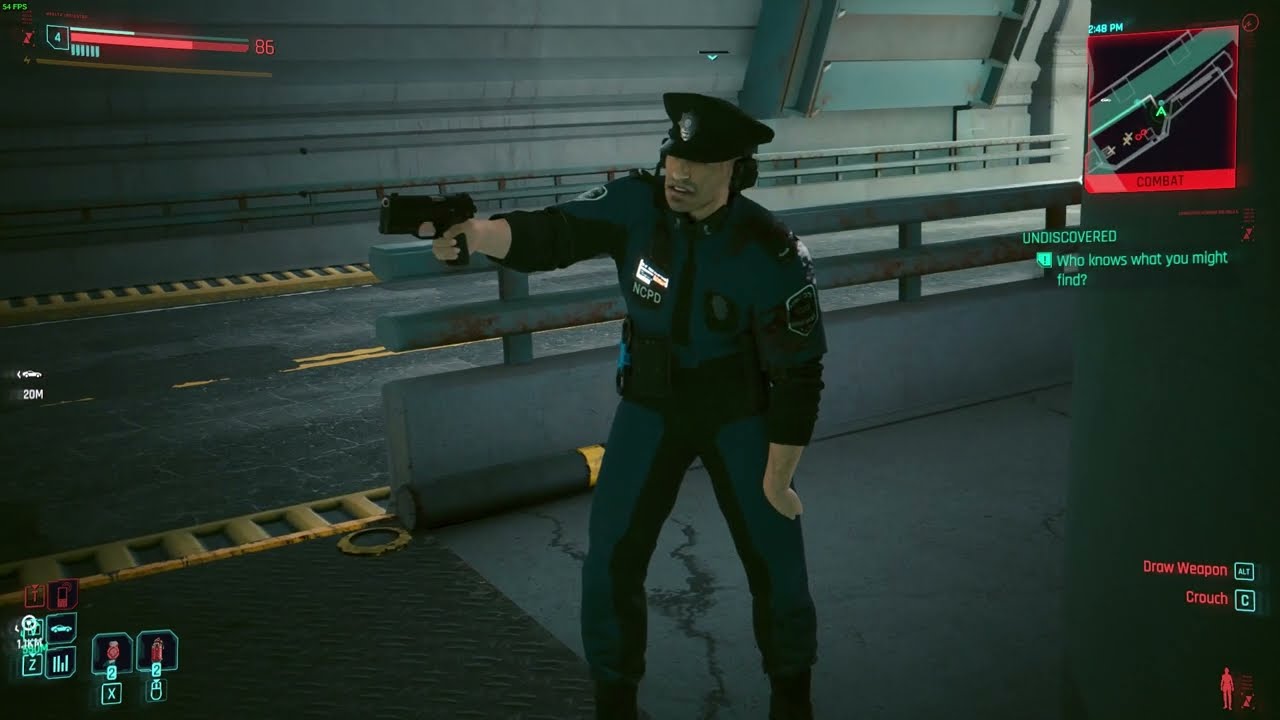
Task: Click the player arrow marker on the minimap
Action: tap(1160, 112)
